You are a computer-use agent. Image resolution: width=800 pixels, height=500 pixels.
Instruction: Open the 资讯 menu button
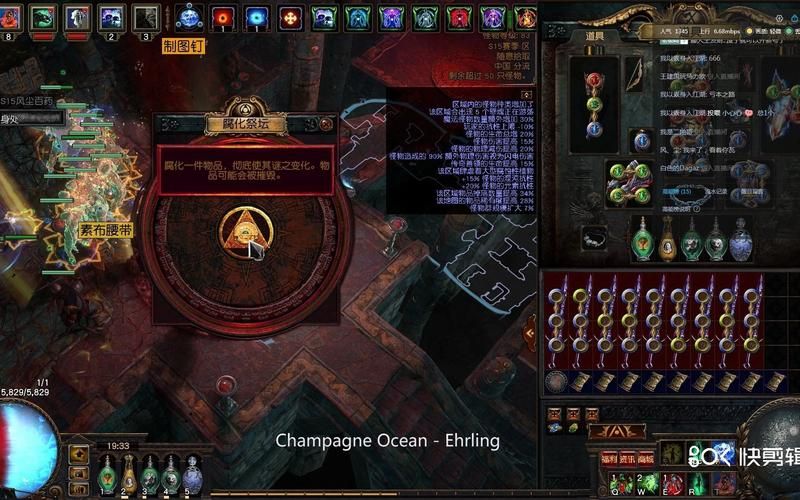point(628,457)
